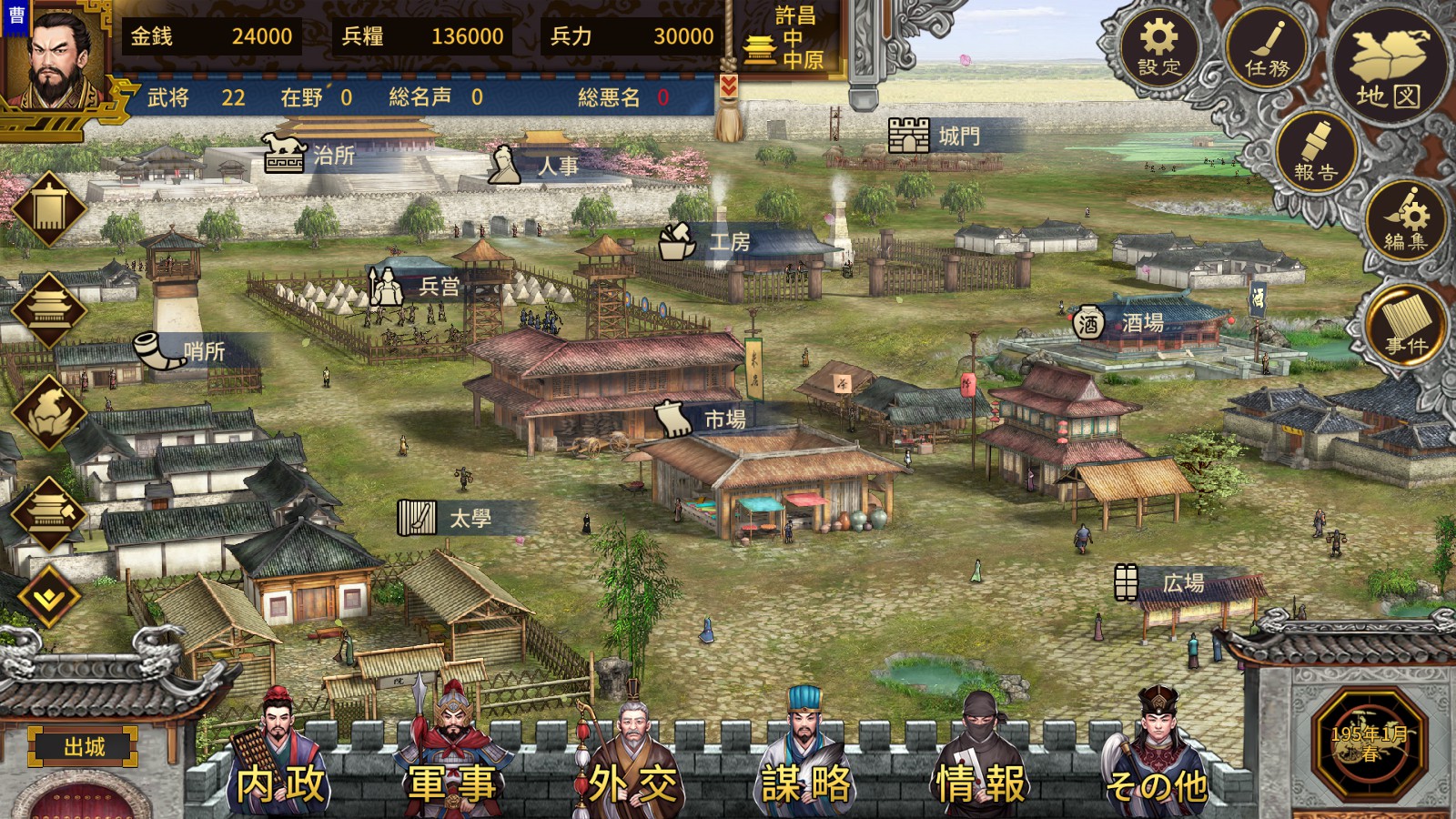
Task: Open the 編集 edit button
Action: click(1405, 221)
